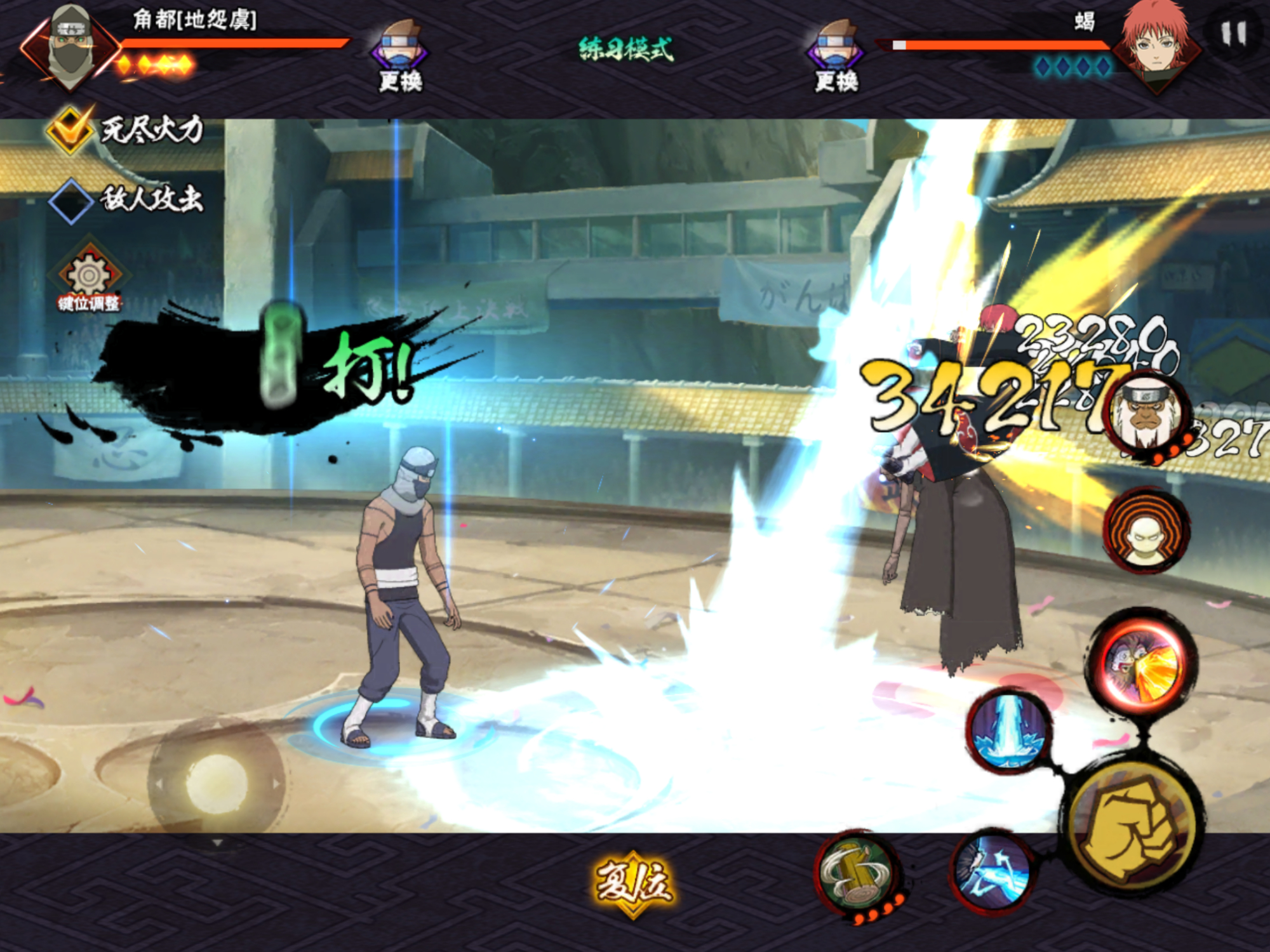
Task: Enable the 敌人攻击 option
Action: [70, 201]
